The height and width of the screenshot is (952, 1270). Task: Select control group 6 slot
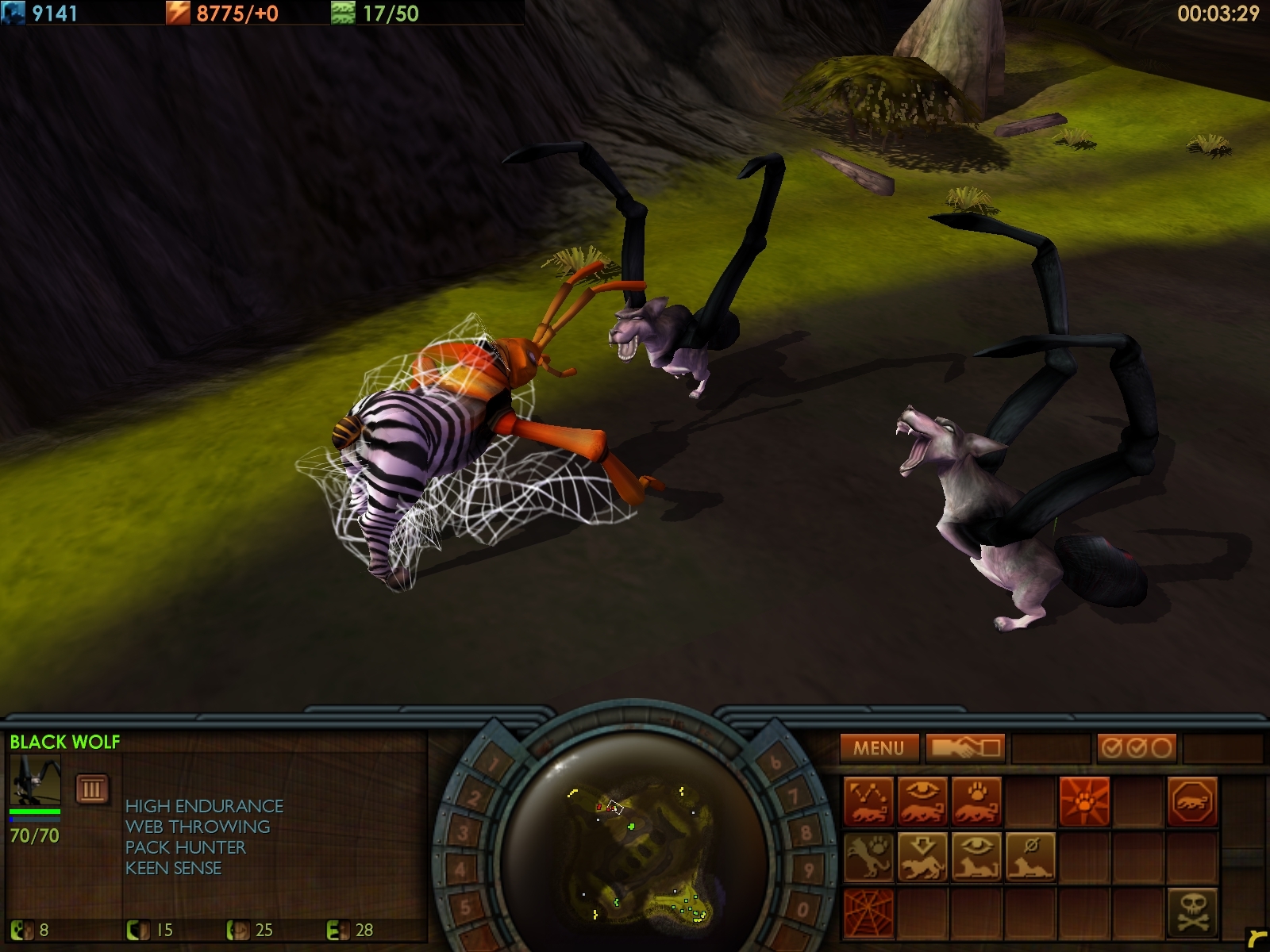pos(775,763)
